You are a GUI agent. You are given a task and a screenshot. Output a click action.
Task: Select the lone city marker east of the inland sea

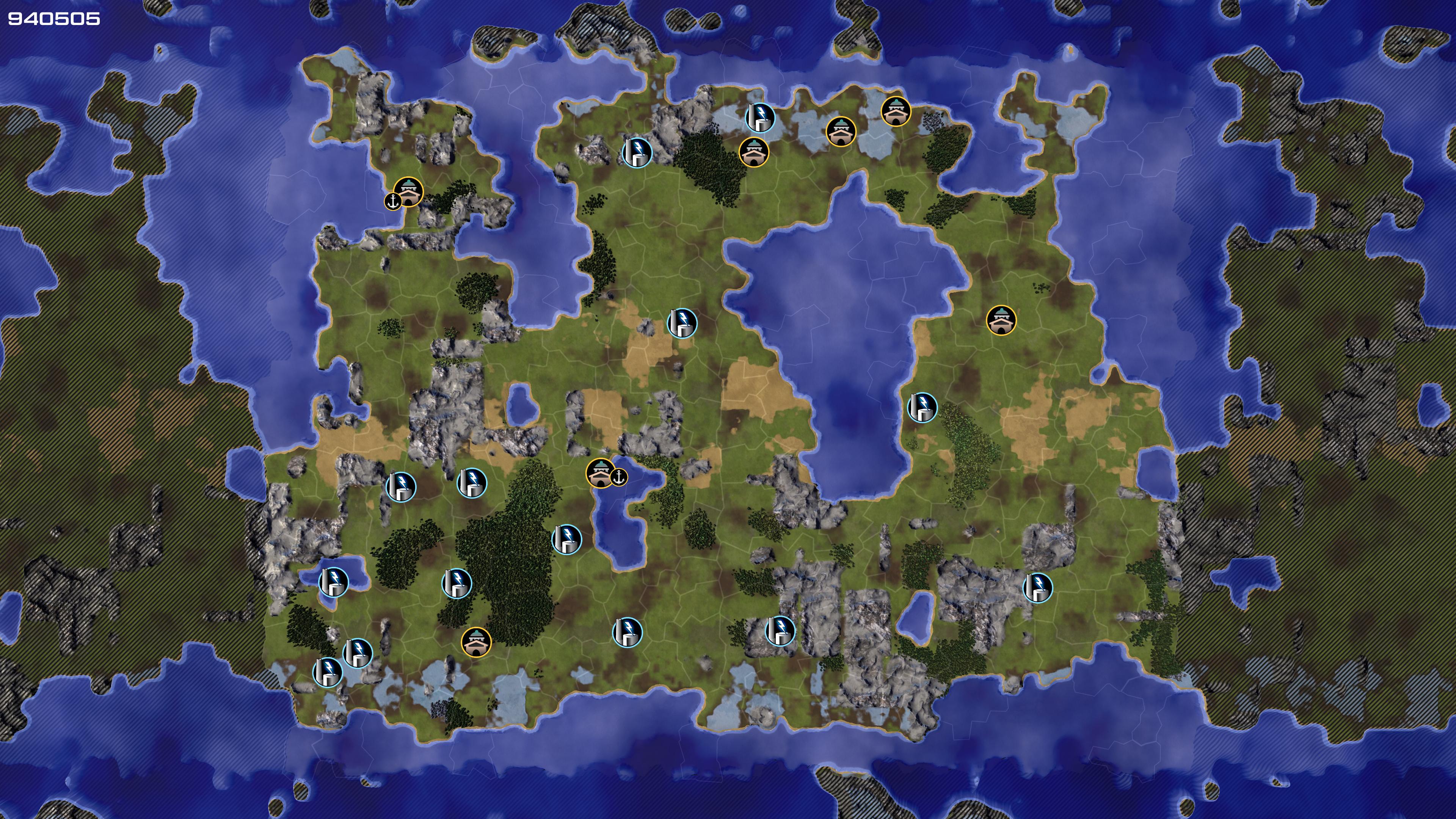1001,320
